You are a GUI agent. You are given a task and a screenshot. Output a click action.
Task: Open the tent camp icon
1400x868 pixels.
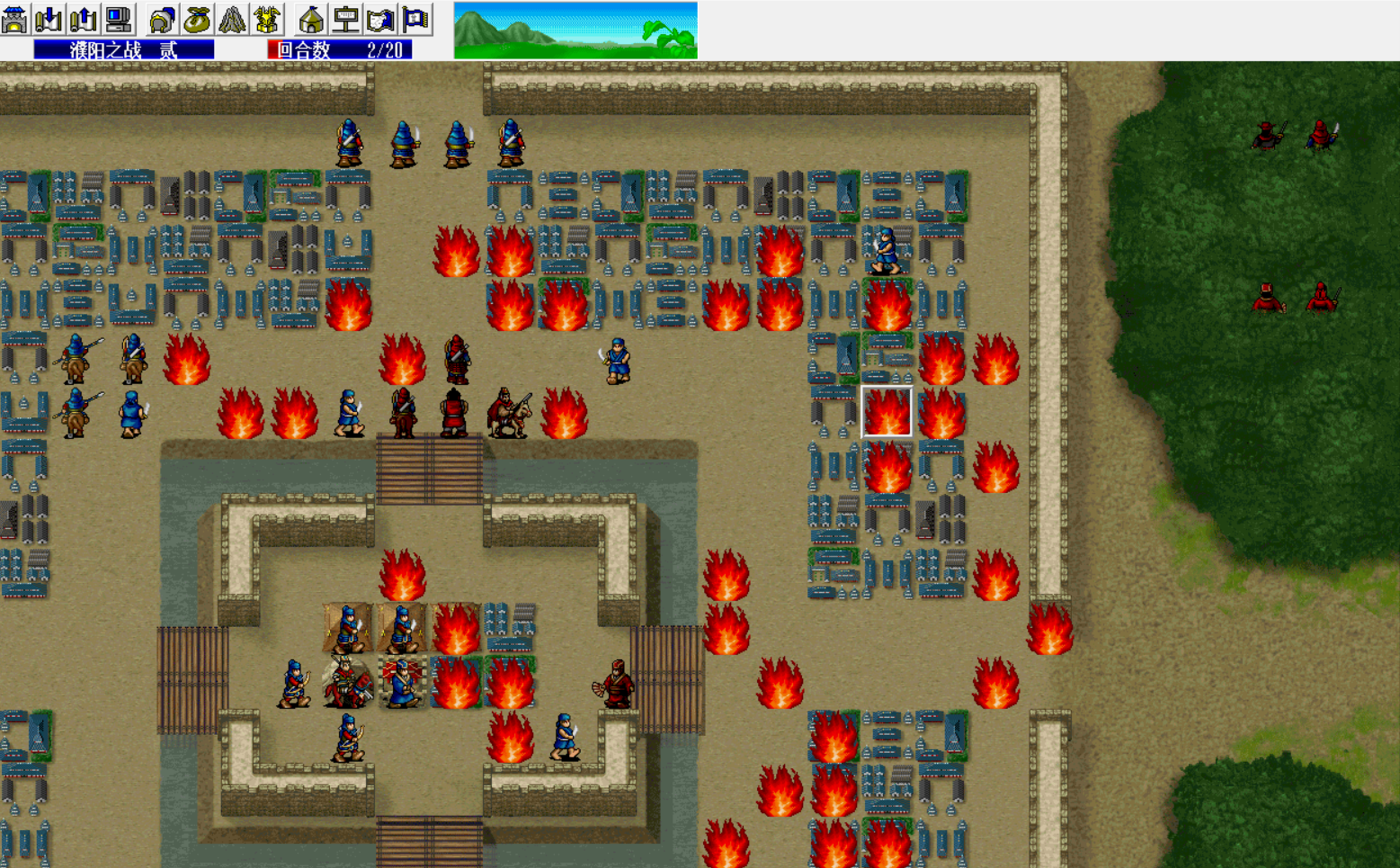coord(312,18)
